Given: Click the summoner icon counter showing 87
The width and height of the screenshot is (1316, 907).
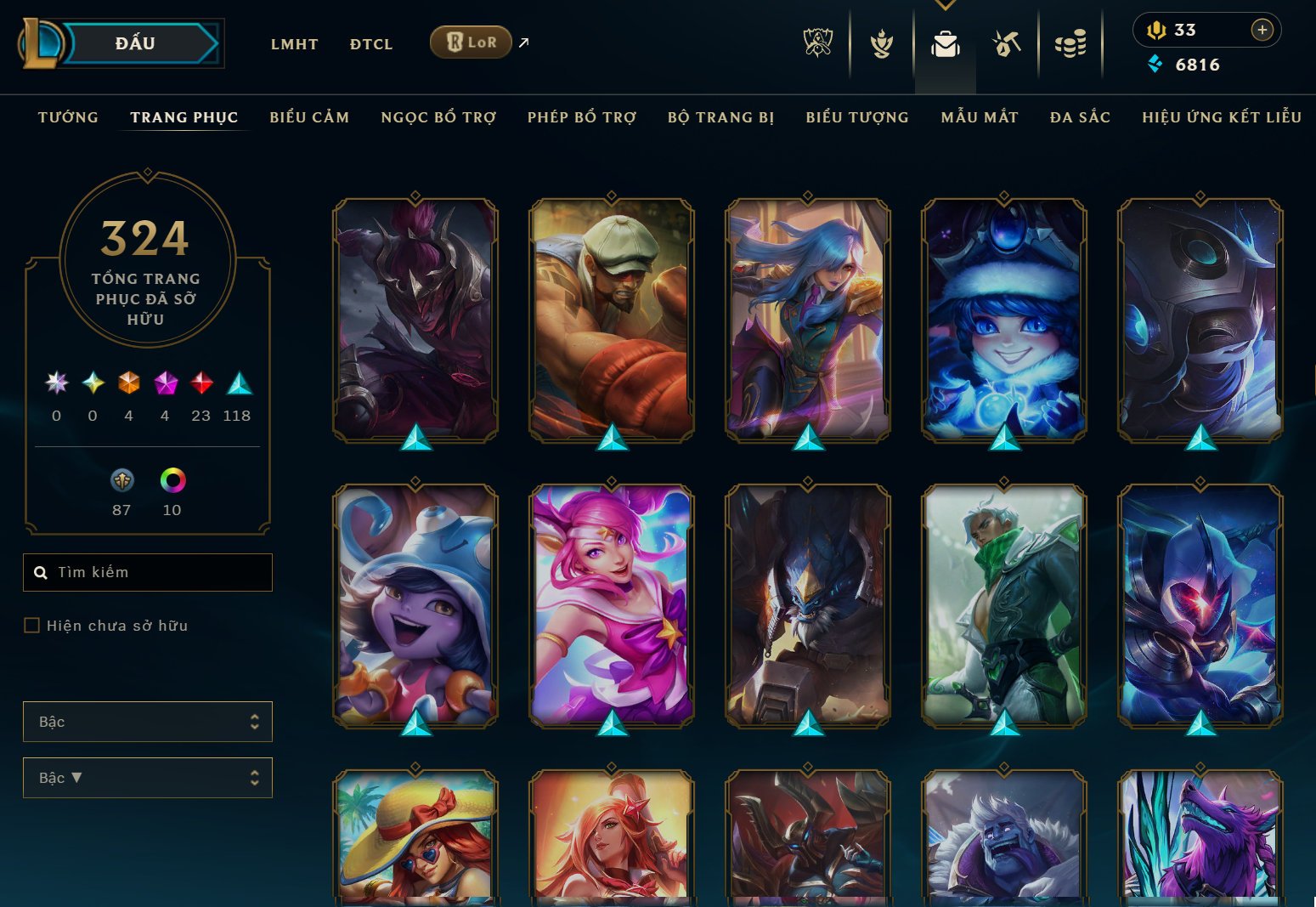Looking at the screenshot, I should (121, 480).
